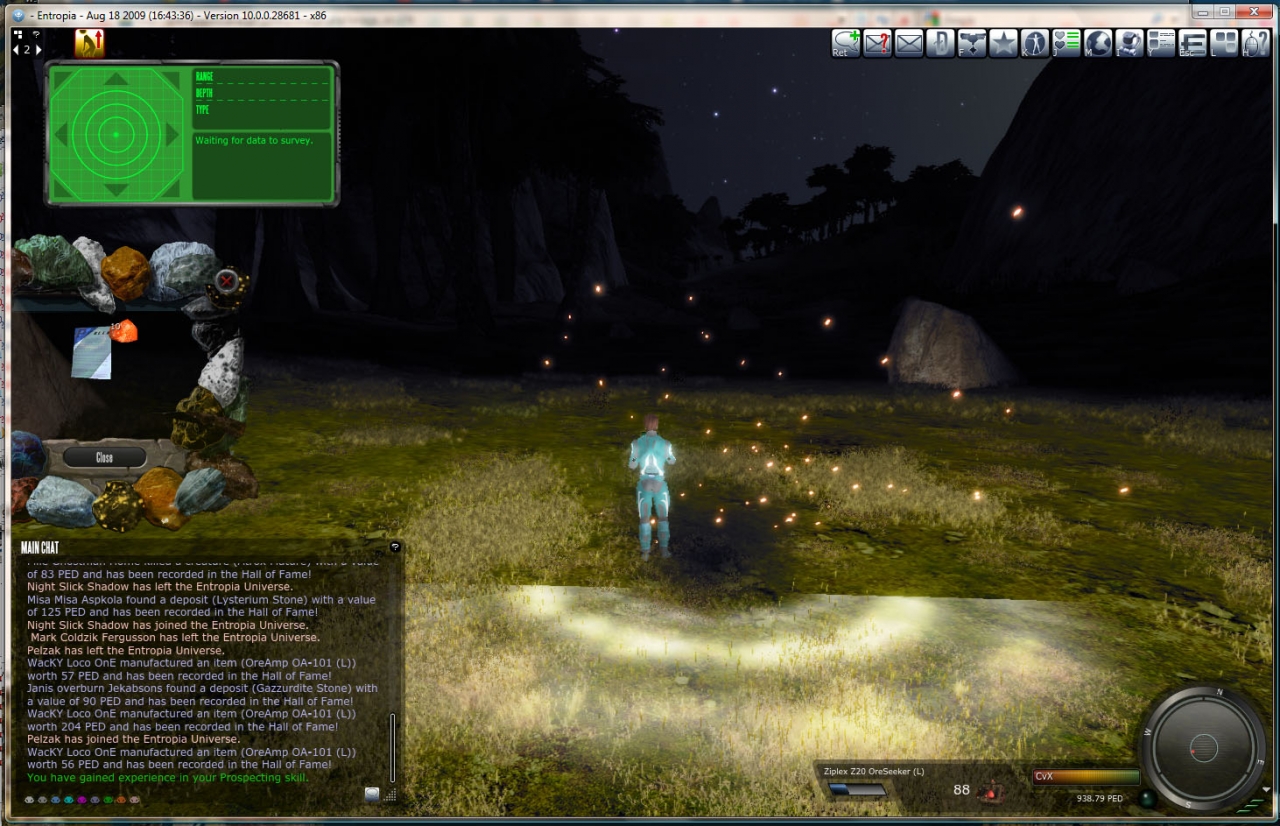Open the Esc system menu icon
The height and width of the screenshot is (826, 1280).
point(1192,43)
